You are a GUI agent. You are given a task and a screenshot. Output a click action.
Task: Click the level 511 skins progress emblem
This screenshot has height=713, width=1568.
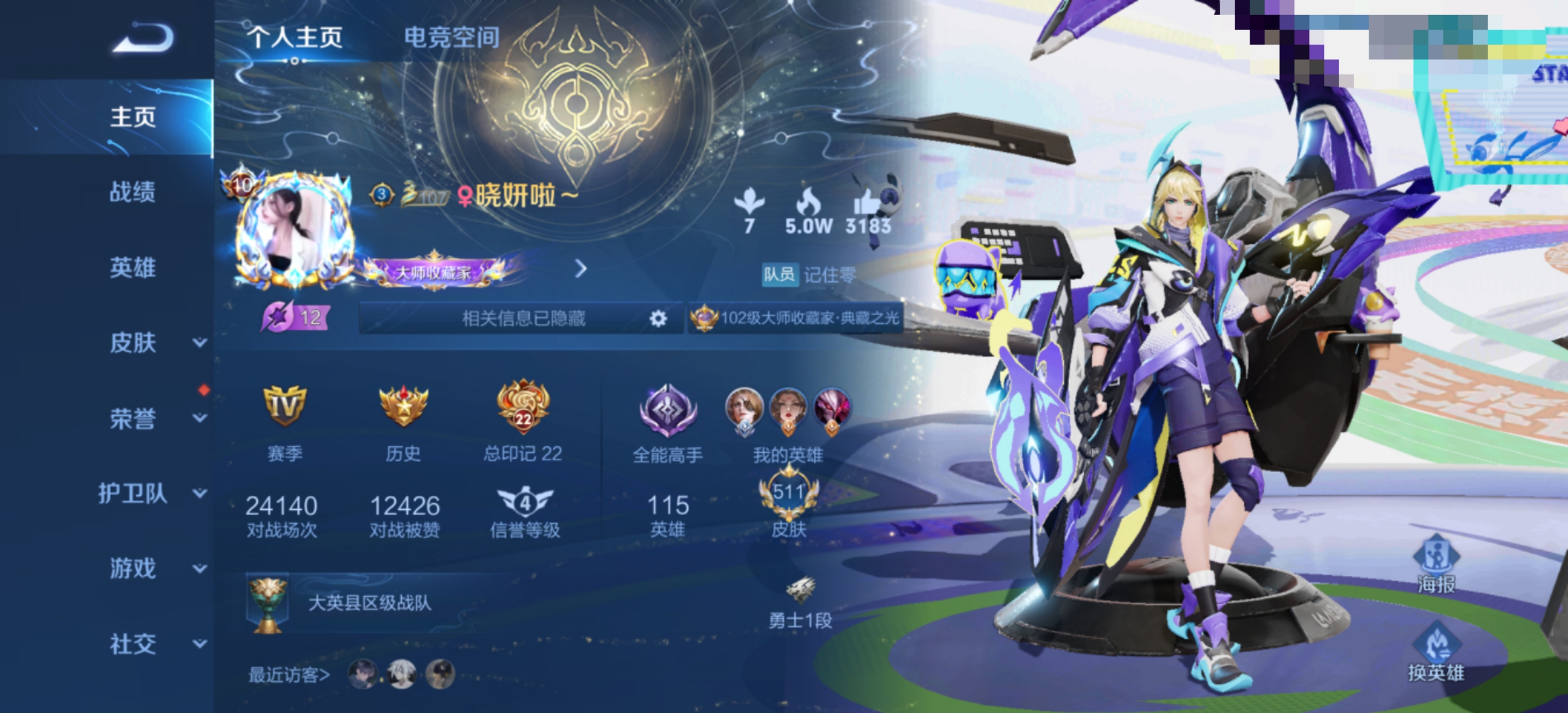(x=791, y=495)
